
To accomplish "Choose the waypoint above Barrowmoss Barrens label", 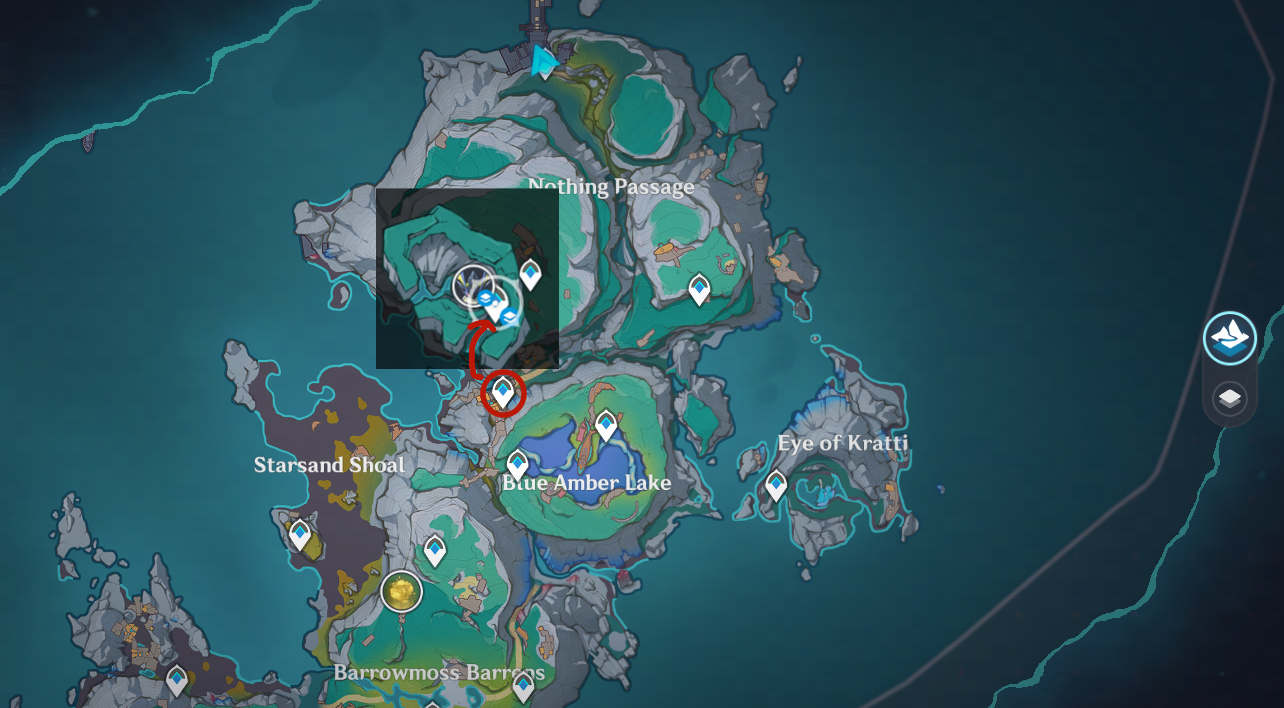I will (434, 549).
